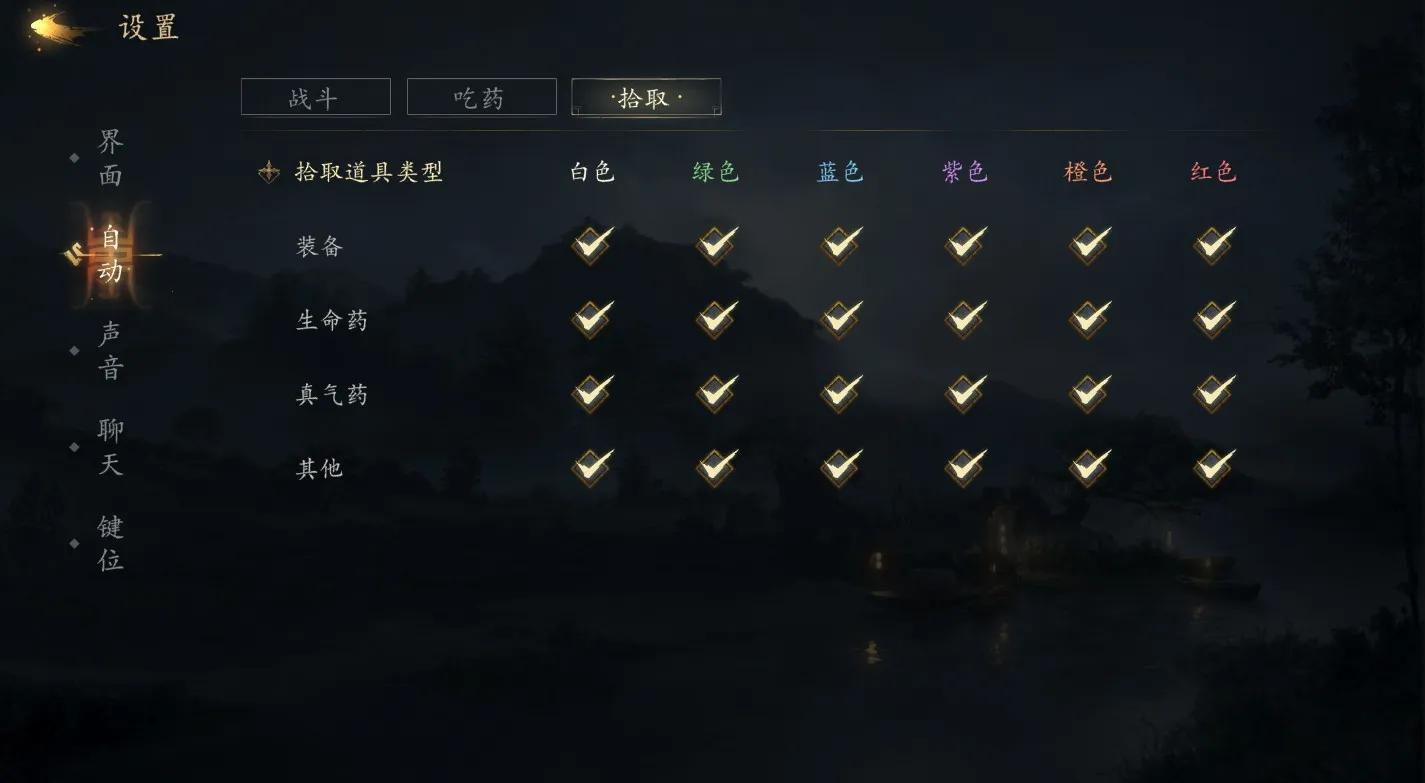Switch to the 战斗 tab
Viewport: 1425px width, 783px height.
tap(315, 96)
